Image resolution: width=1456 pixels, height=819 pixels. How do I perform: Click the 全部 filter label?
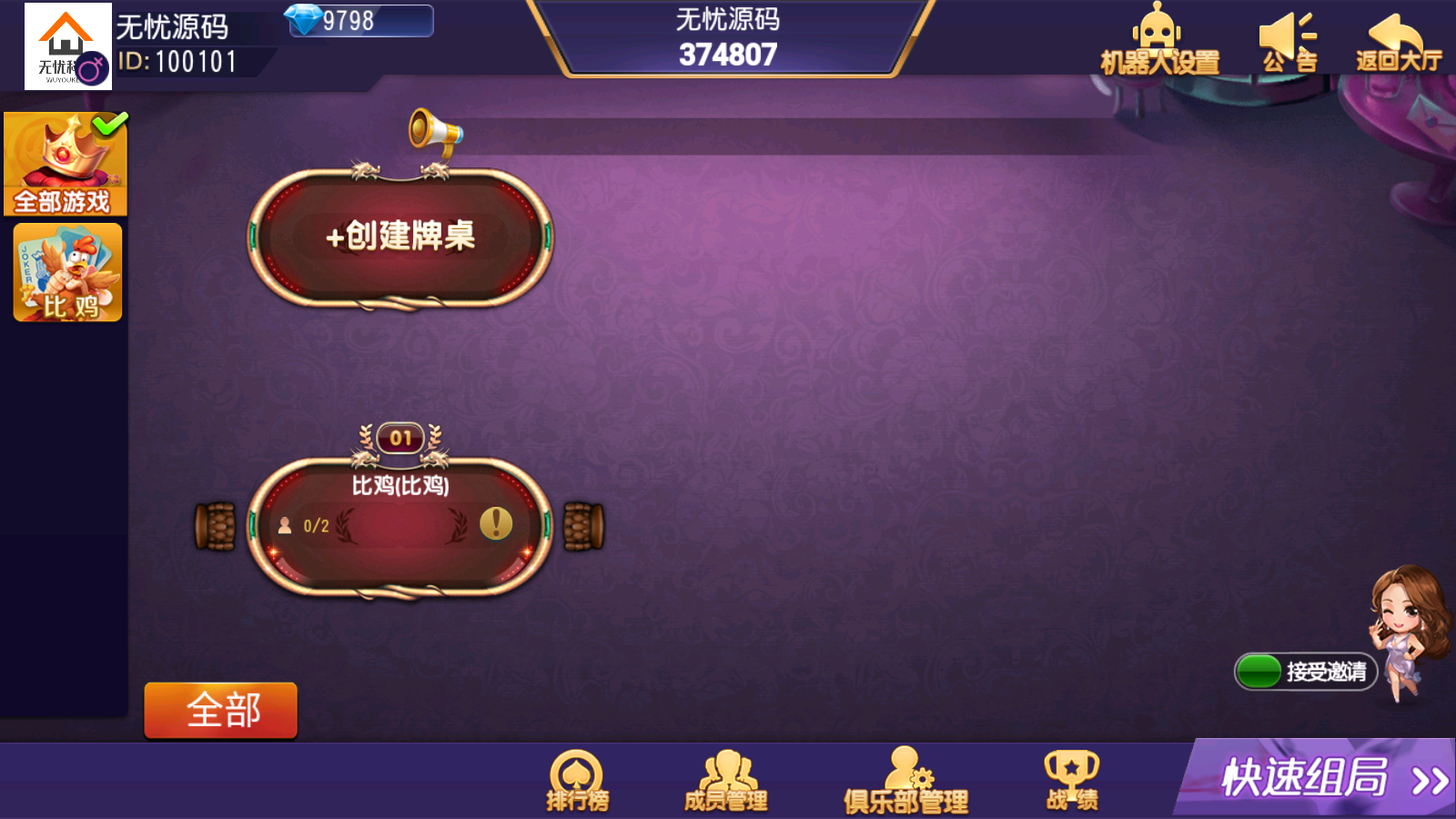219,710
